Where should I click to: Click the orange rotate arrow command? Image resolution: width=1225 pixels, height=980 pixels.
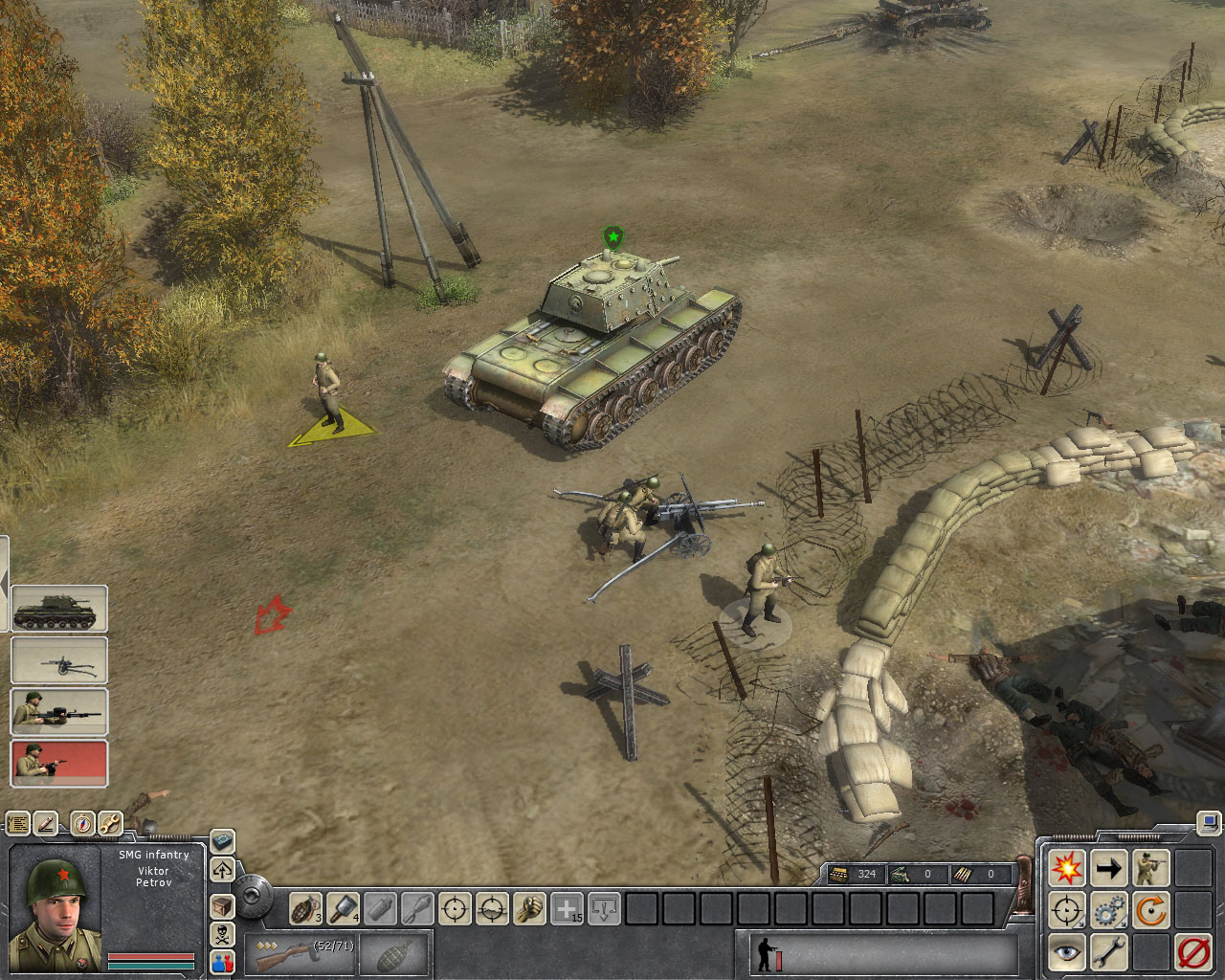tap(1150, 910)
